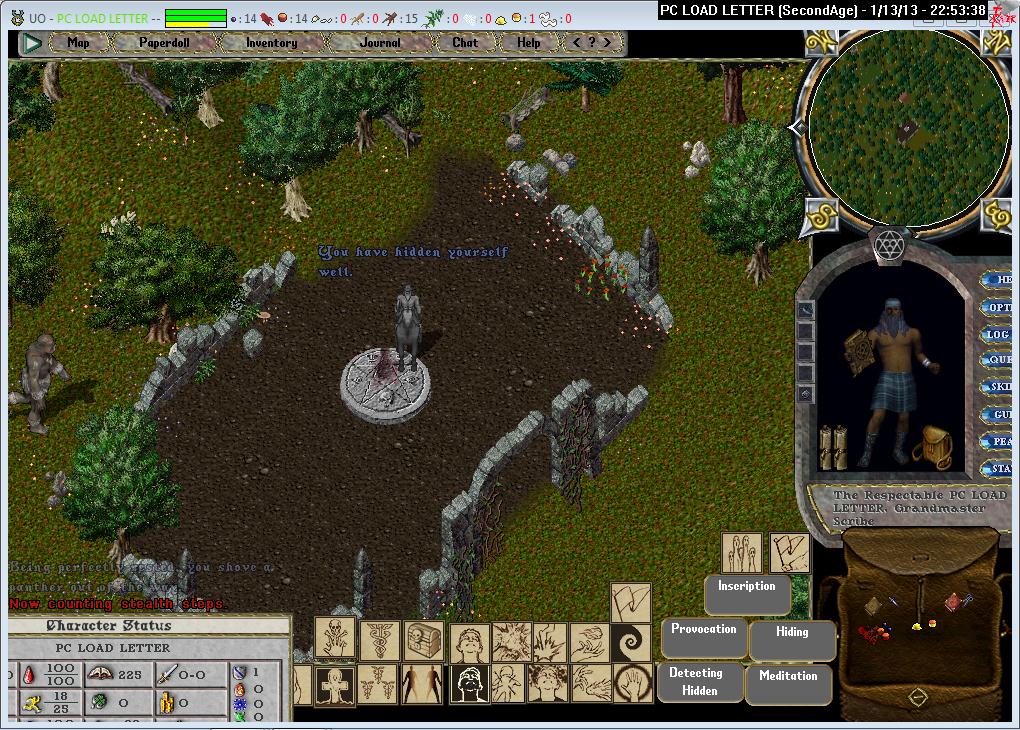This screenshot has width=1020, height=730.
Task: Select the red book in the backpack
Action: pyautogui.click(x=952, y=601)
